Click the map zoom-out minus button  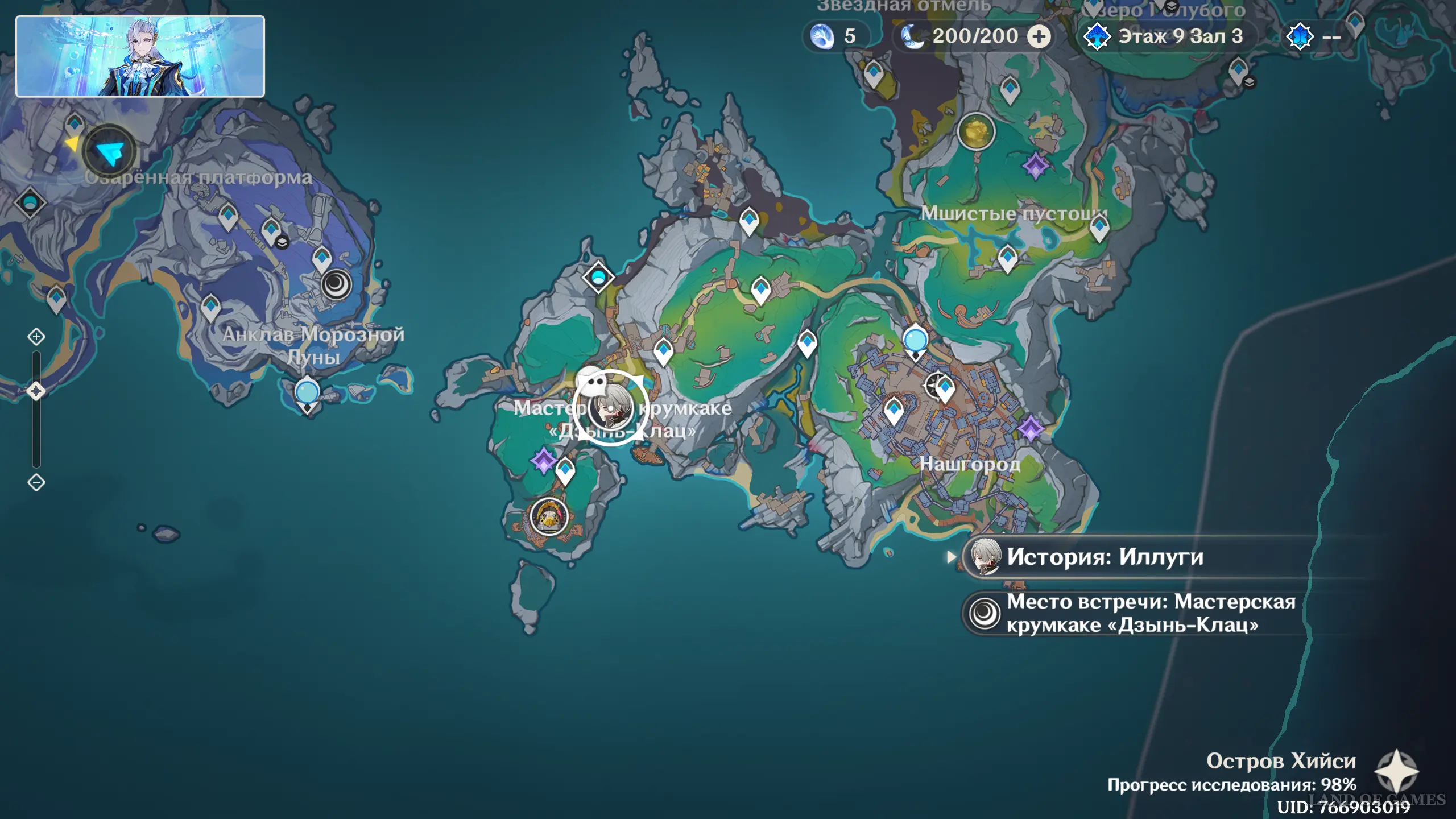click(36, 483)
